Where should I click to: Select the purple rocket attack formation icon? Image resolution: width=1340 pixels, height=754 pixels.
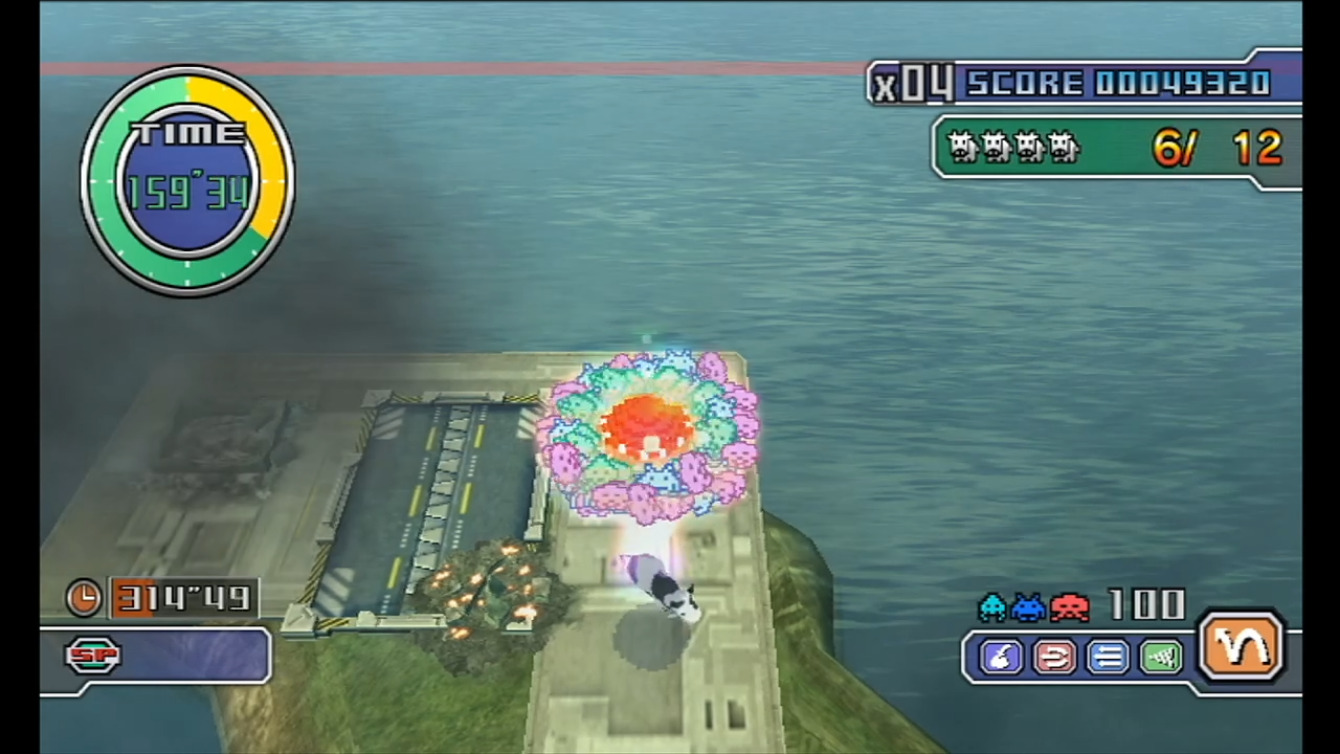1000,658
